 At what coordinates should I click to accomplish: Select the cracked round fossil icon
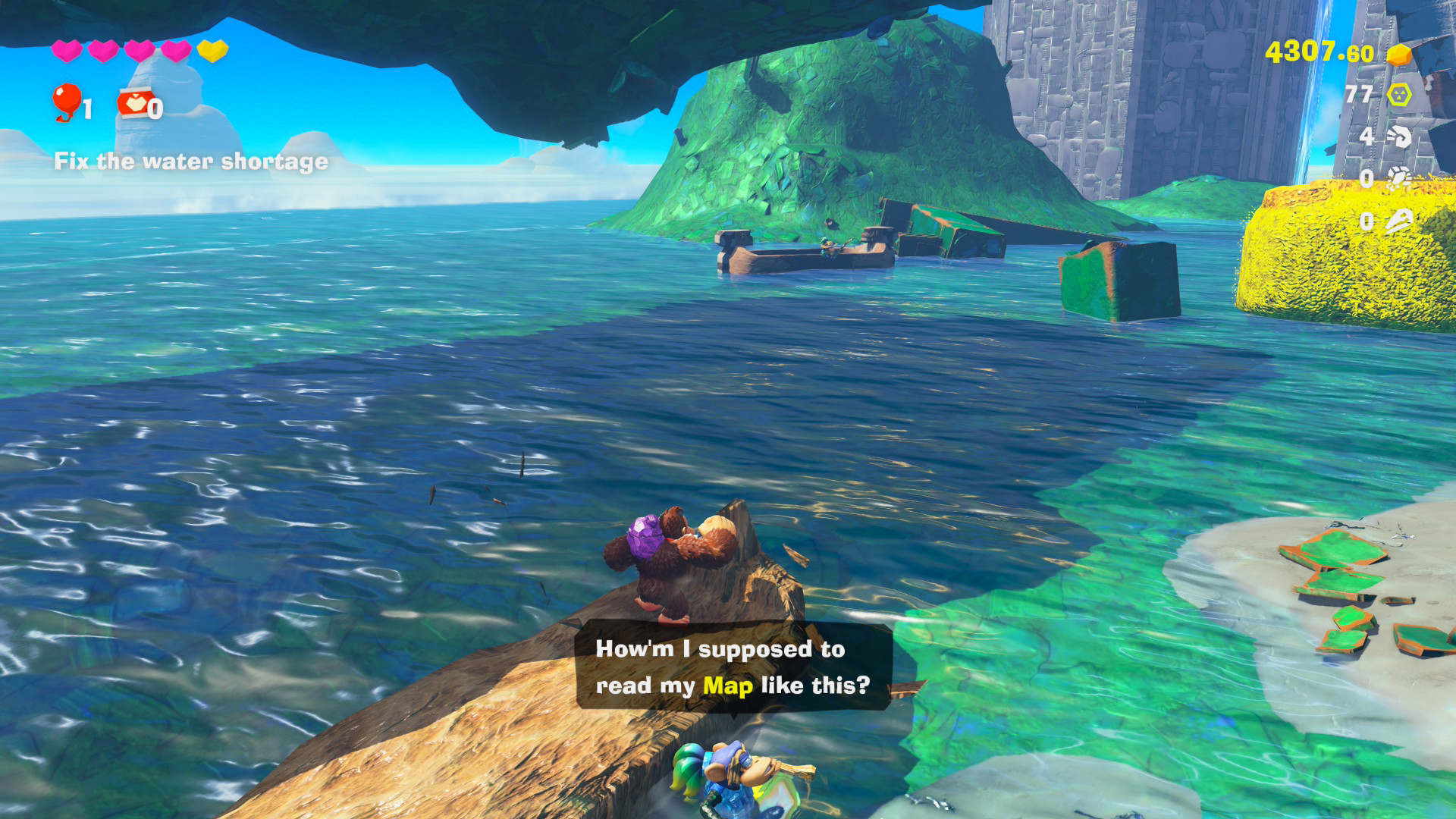coord(1399,178)
